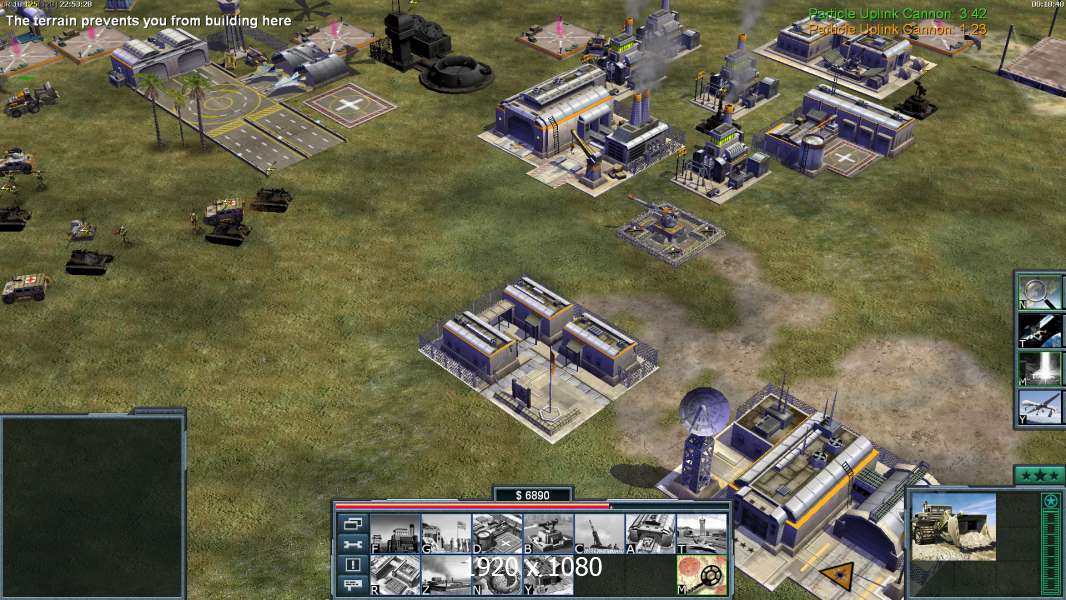
Task: Open the three-star Generals powers button
Action: (x=1039, y=475)
